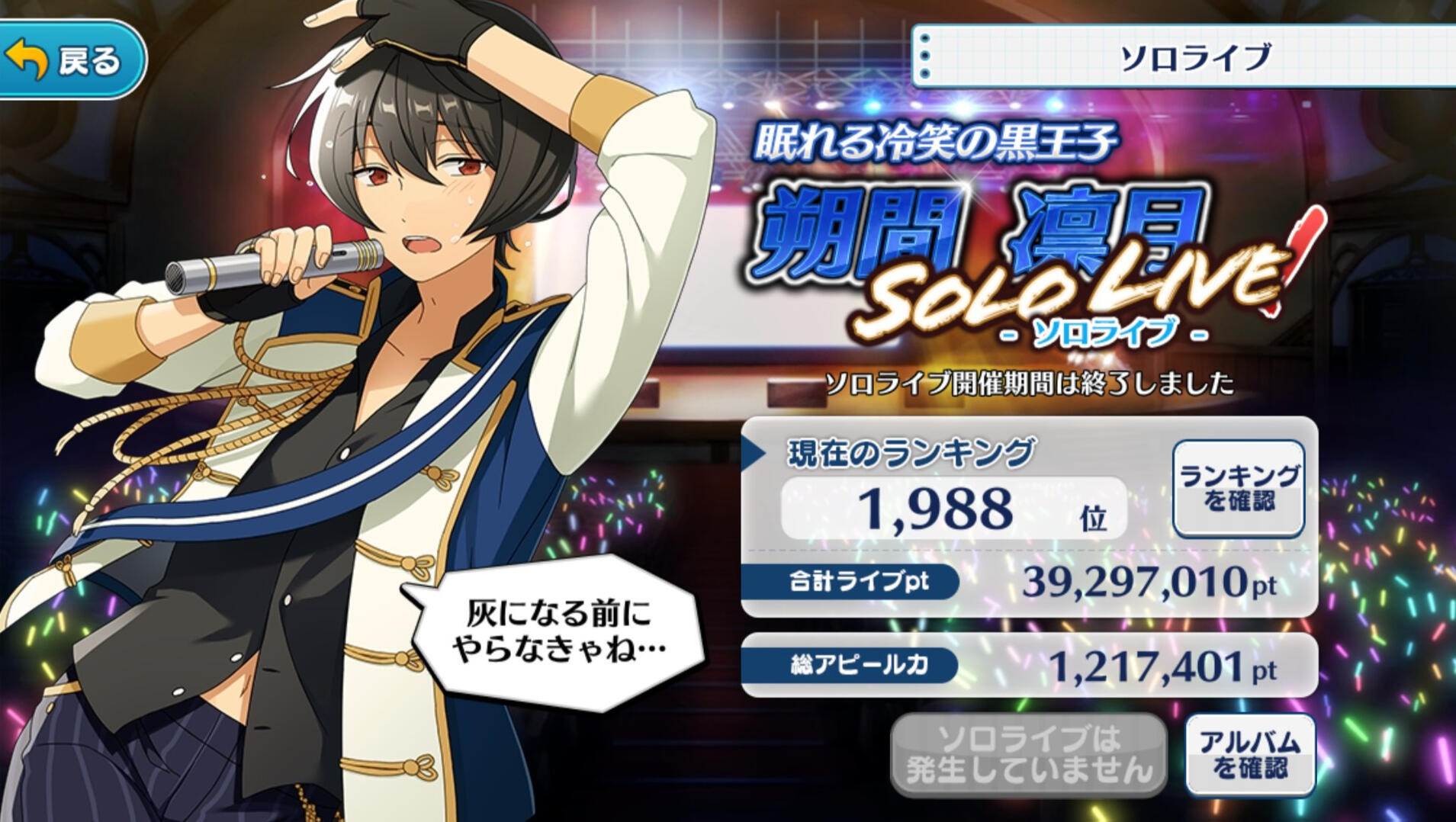This screenshot has height=822, width=1456.
Task: Open the ランキングを確認 ranking check
Action: pos(1238,488)
